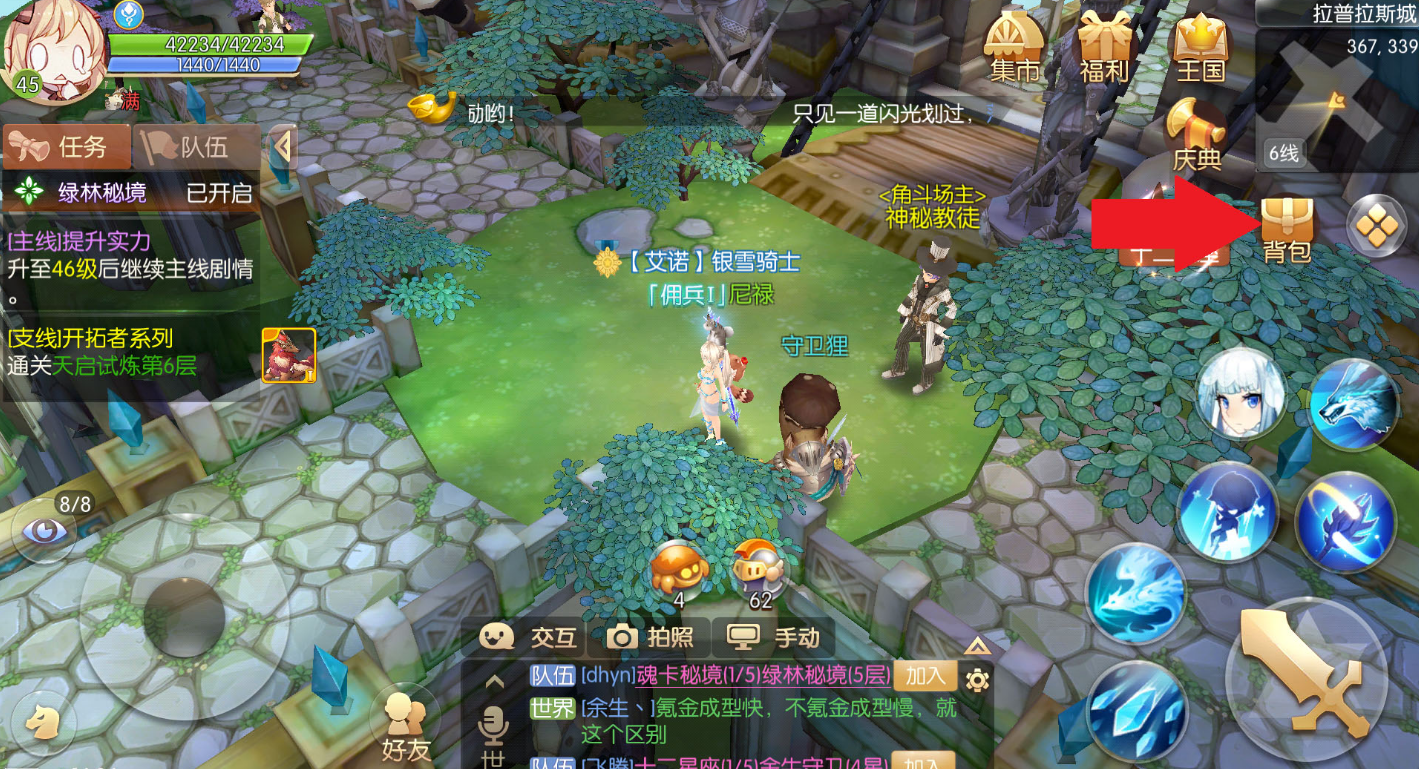Open the 福利 welfare gift menu
Screen dimensions: 1419x769
tap(1104, 48)
